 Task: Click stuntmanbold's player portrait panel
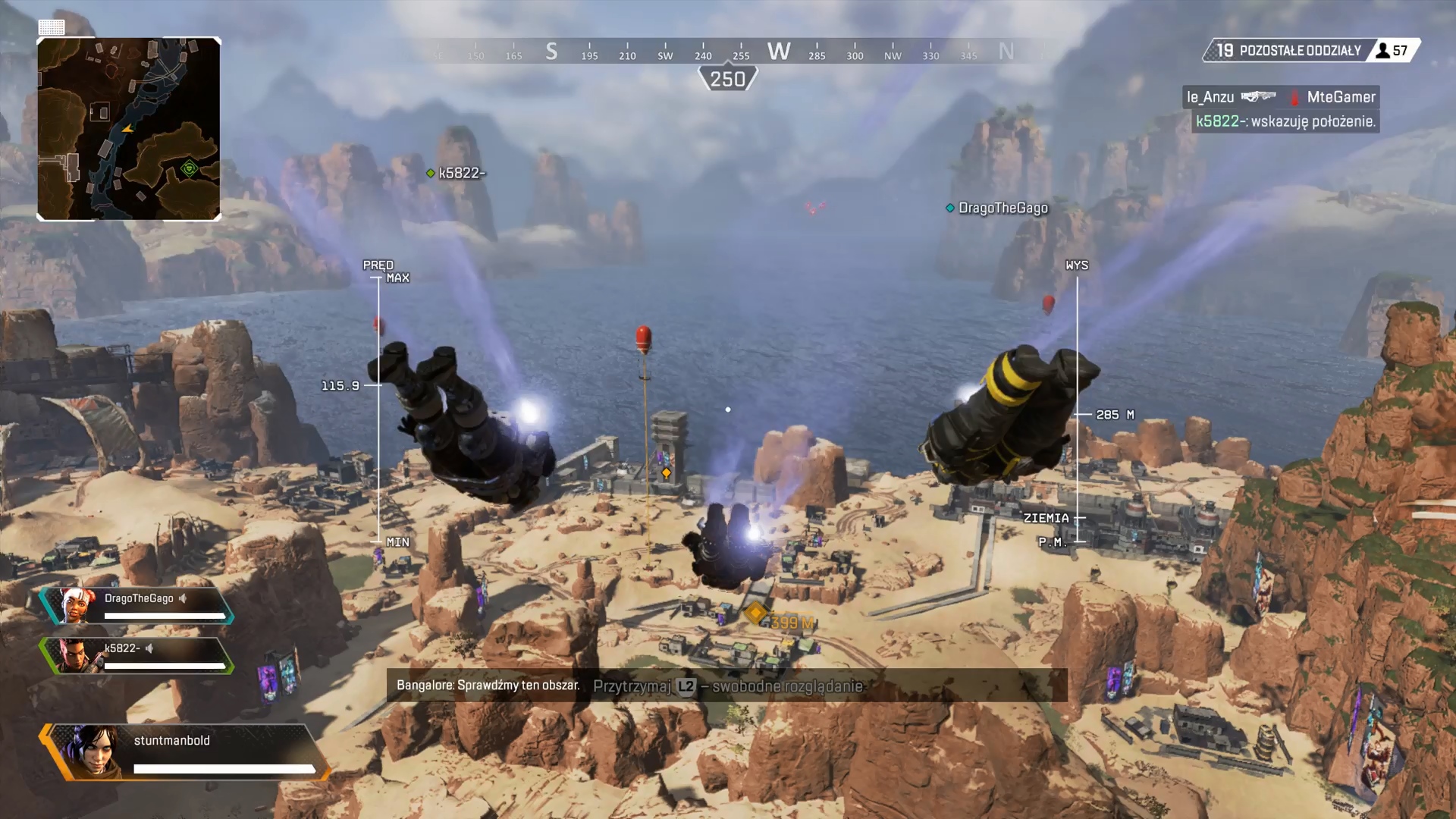click(x=186, y=752)
